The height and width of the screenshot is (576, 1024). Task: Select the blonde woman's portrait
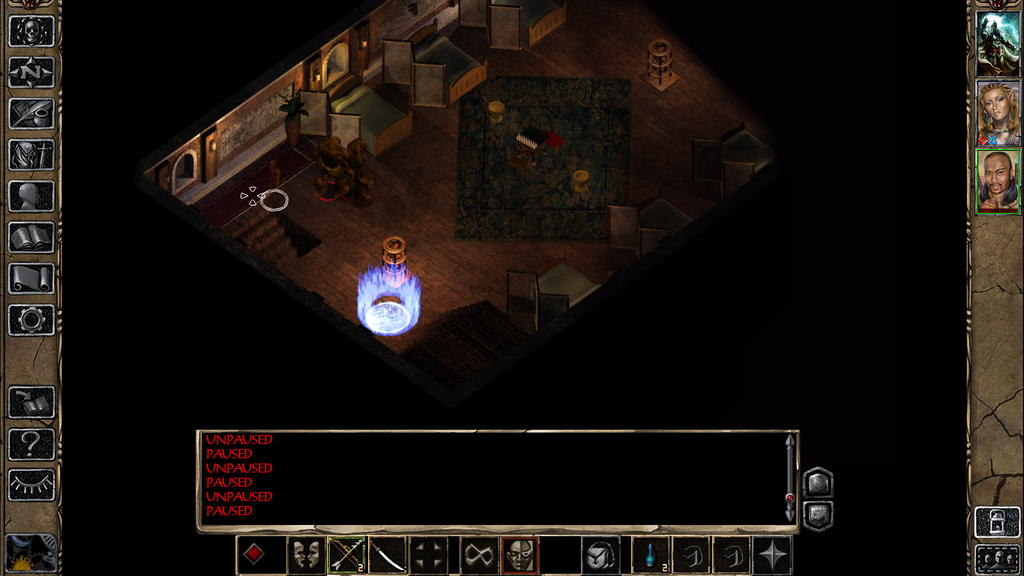tap(998, 113)
